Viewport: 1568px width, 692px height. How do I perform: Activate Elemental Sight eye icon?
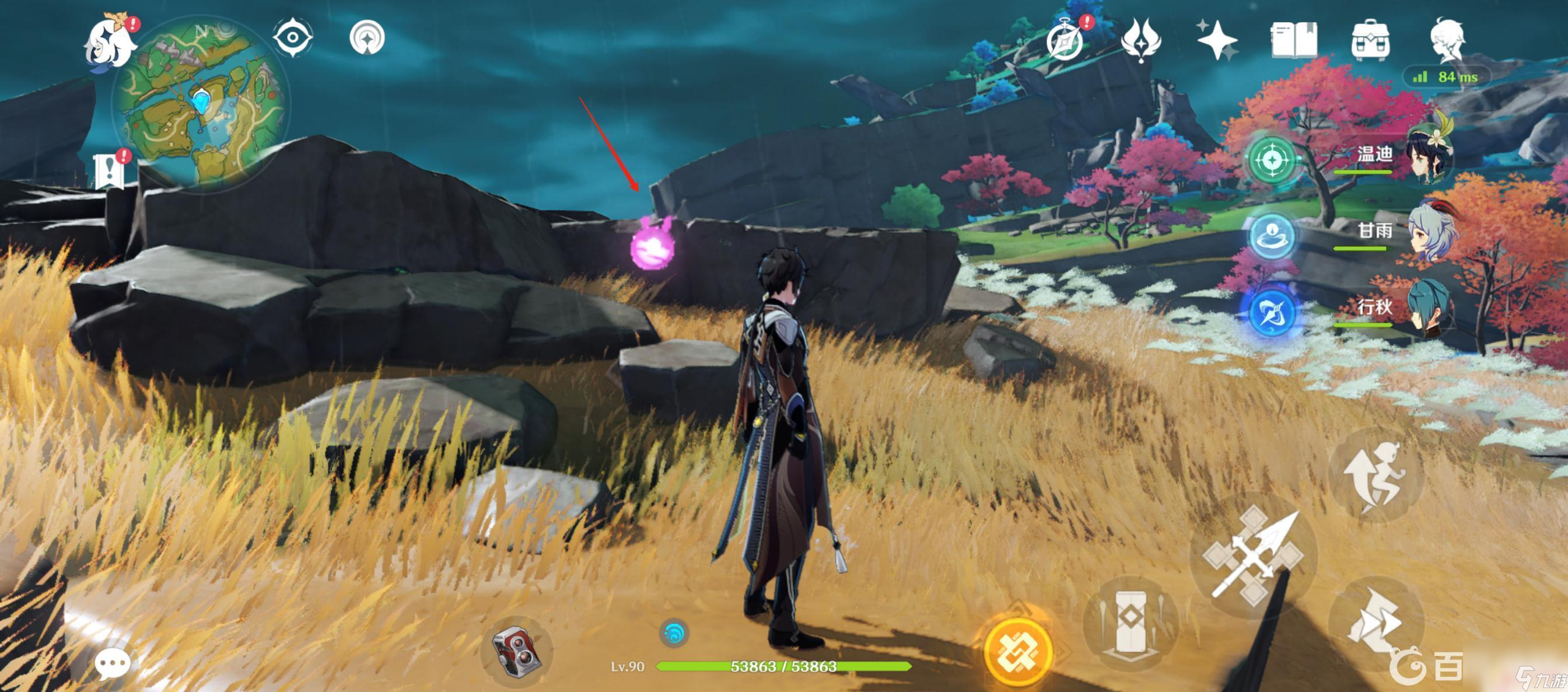pyautogui.click(x=293, y=38)
